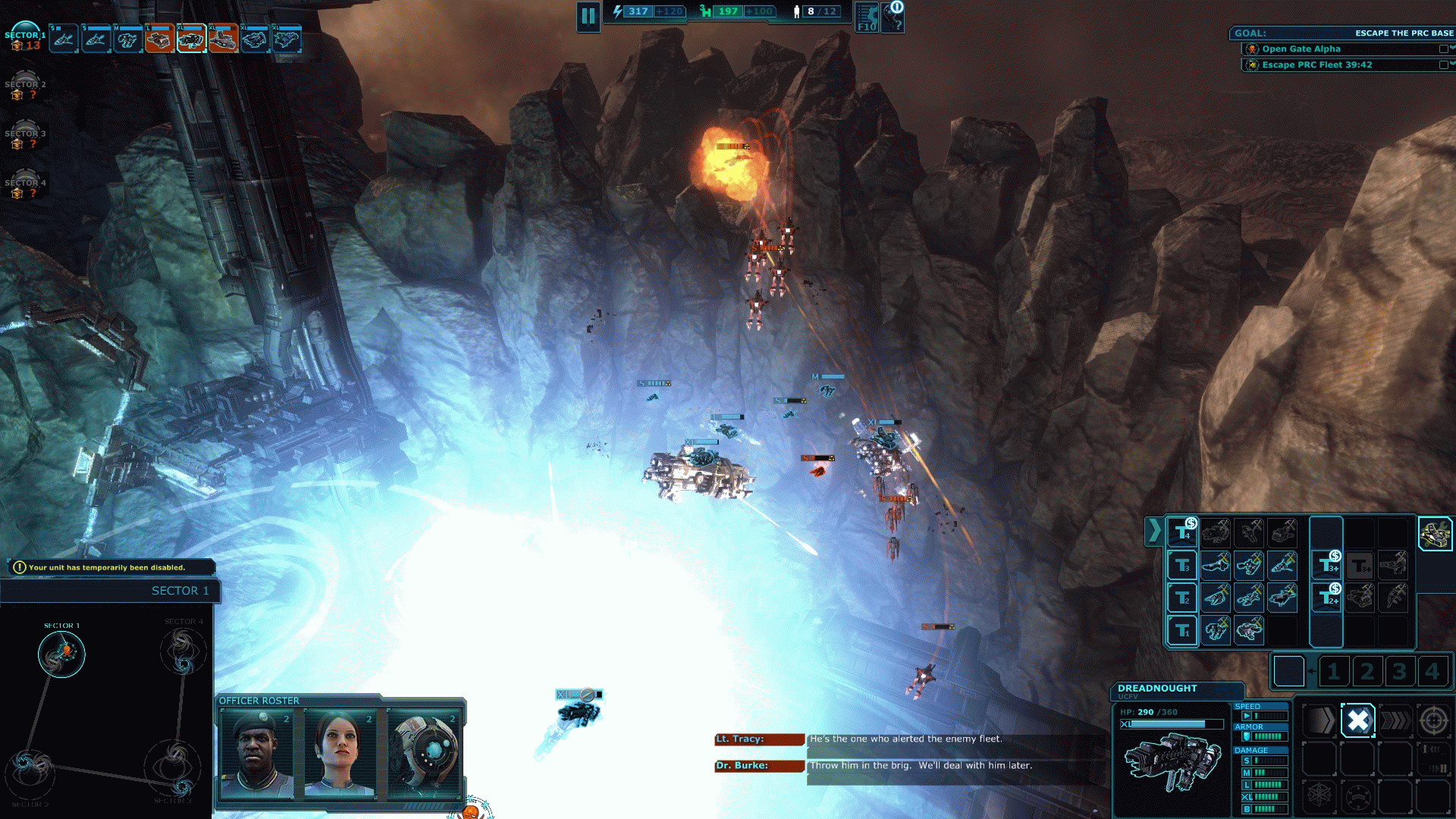This screenshot has width=1456, height=819.
Task: Activate the white X stop command
Action: 1357,720
